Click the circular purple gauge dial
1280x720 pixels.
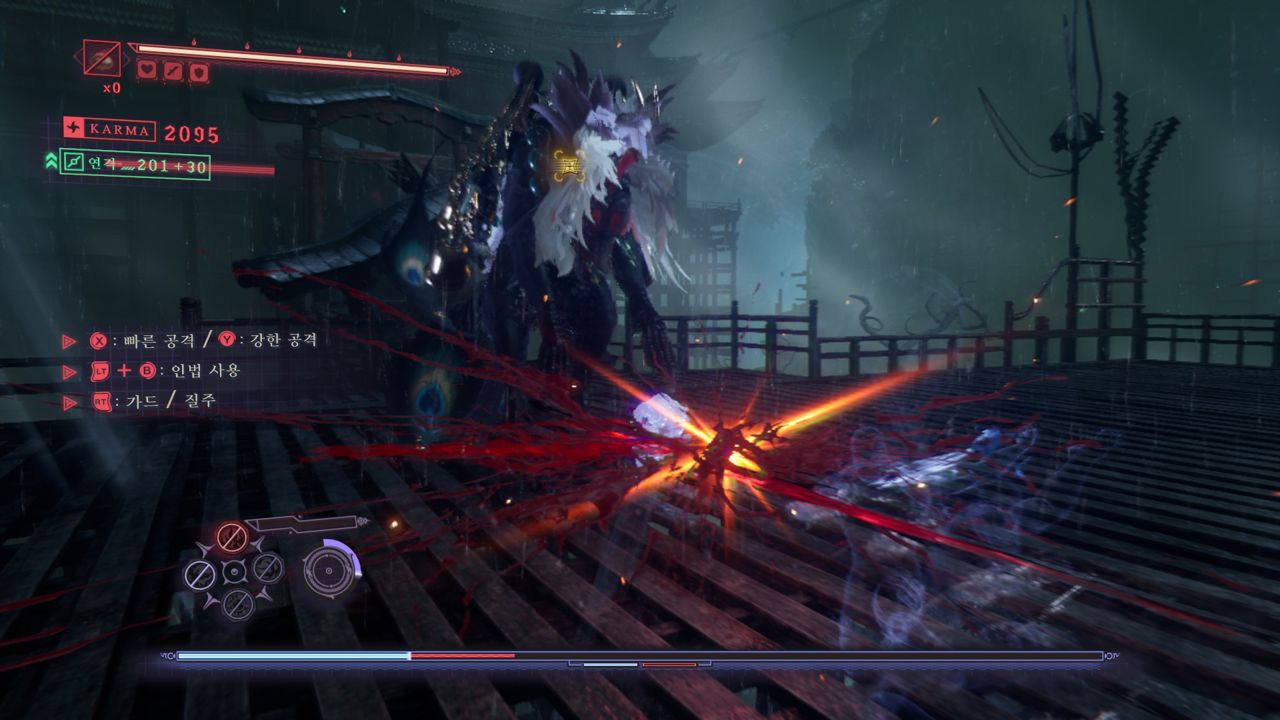point(326,570)
